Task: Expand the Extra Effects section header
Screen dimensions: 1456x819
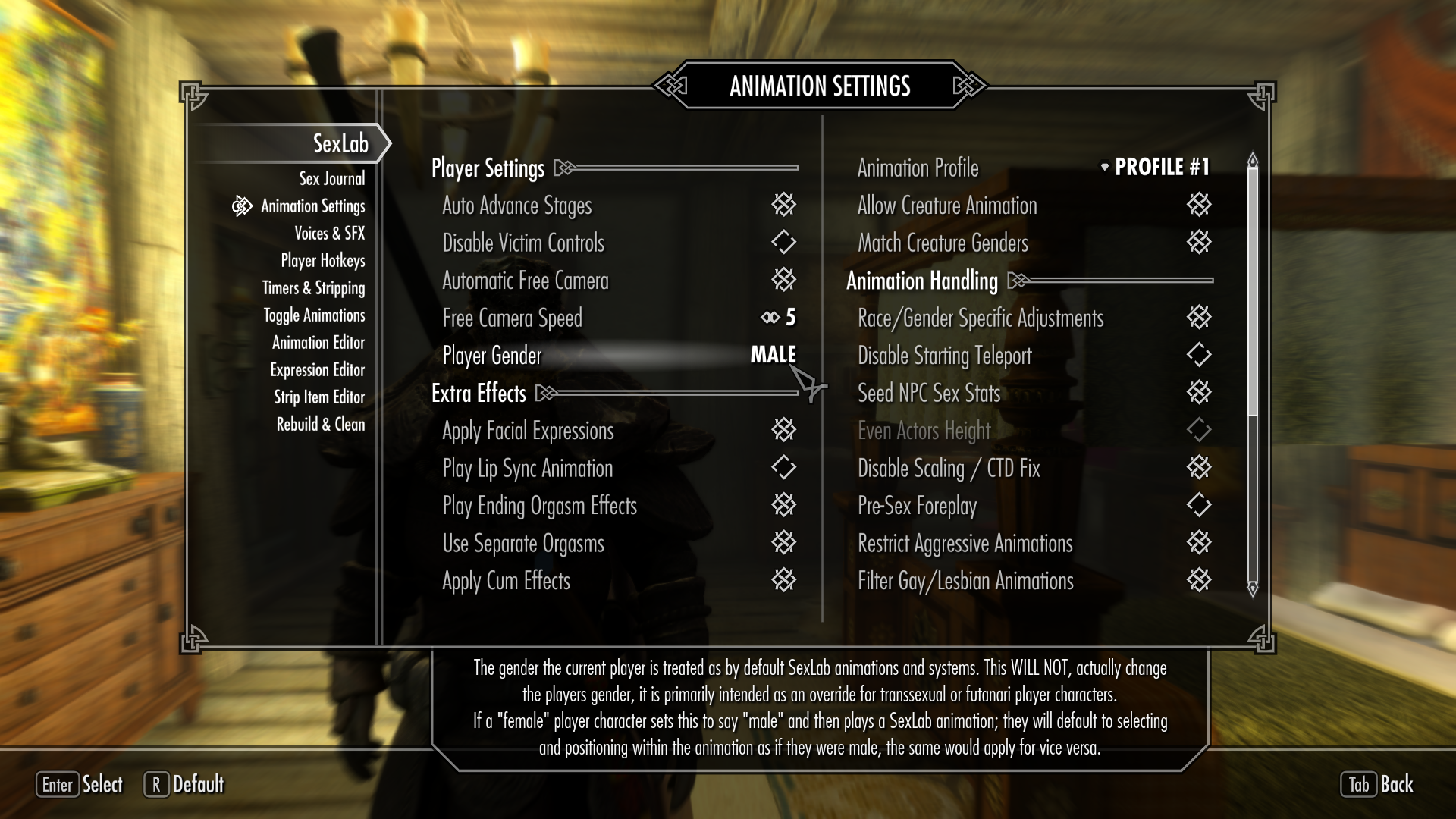Action: click(x=479, y=394)
